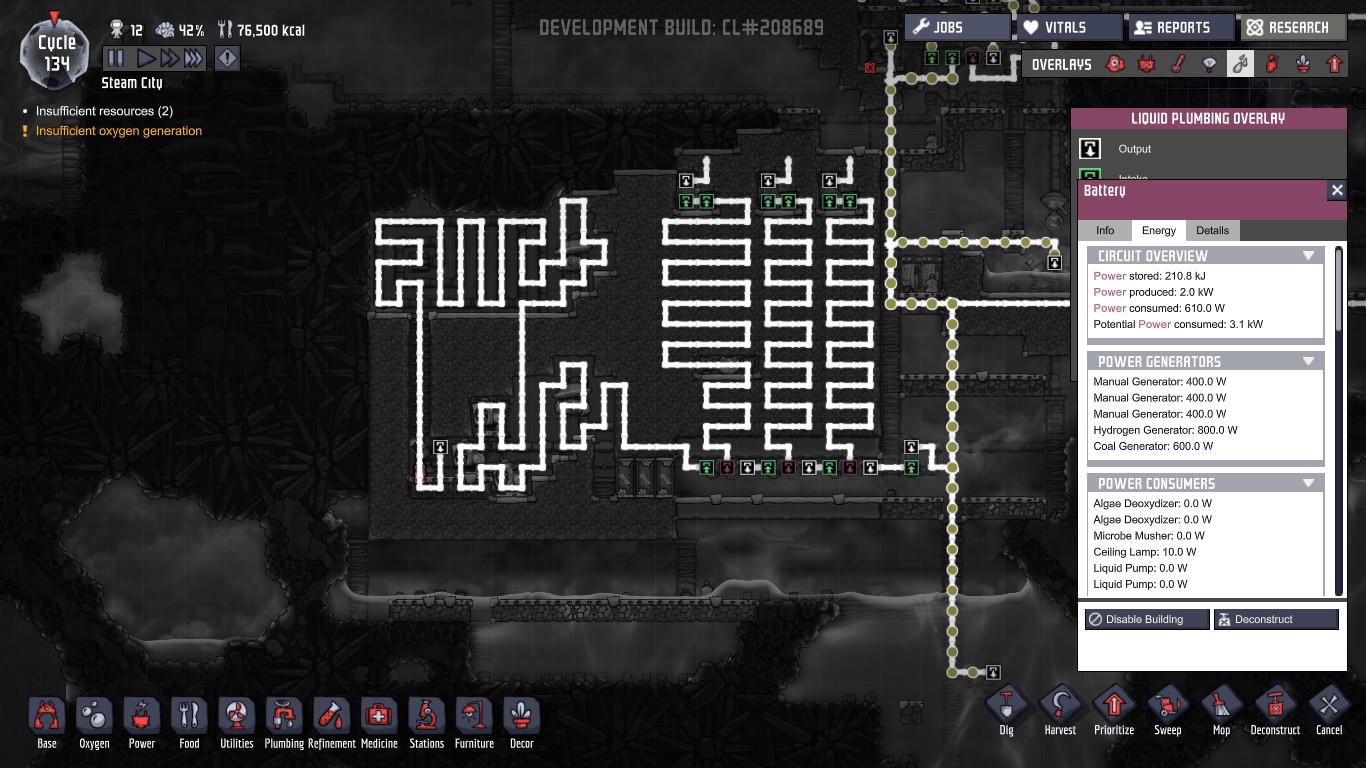Collapse the Circuit Overview section
1366x768 pixels.
tap(1308, 256)
